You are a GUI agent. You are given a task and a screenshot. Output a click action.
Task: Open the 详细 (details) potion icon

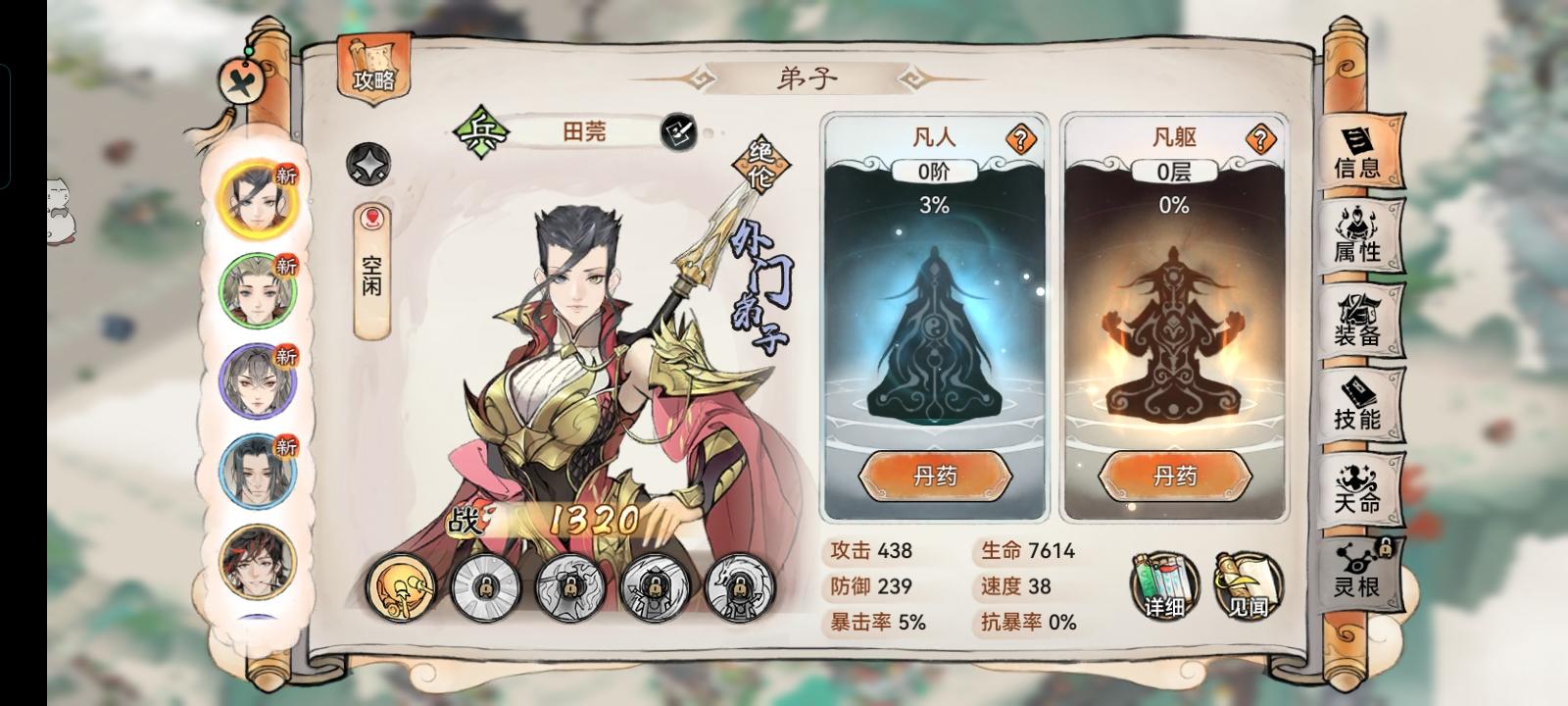point(1162,585)
